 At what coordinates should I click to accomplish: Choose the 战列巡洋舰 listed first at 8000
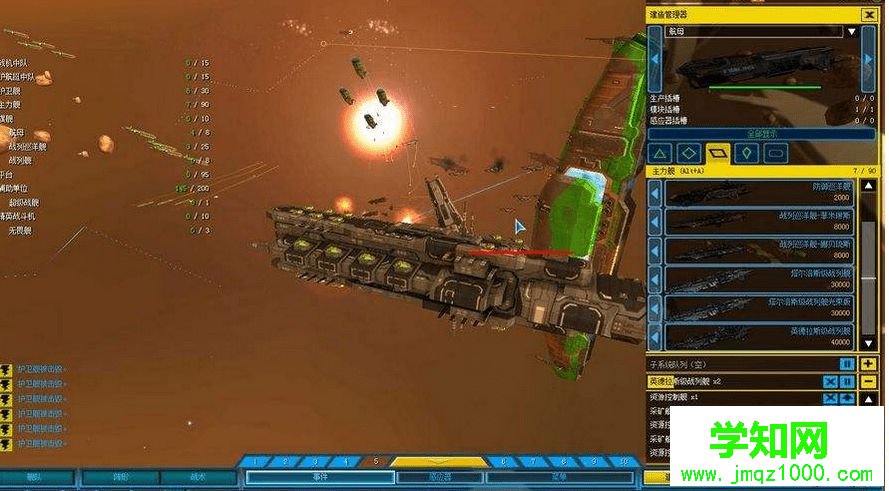pyautogui.click(x=760, y=222)
